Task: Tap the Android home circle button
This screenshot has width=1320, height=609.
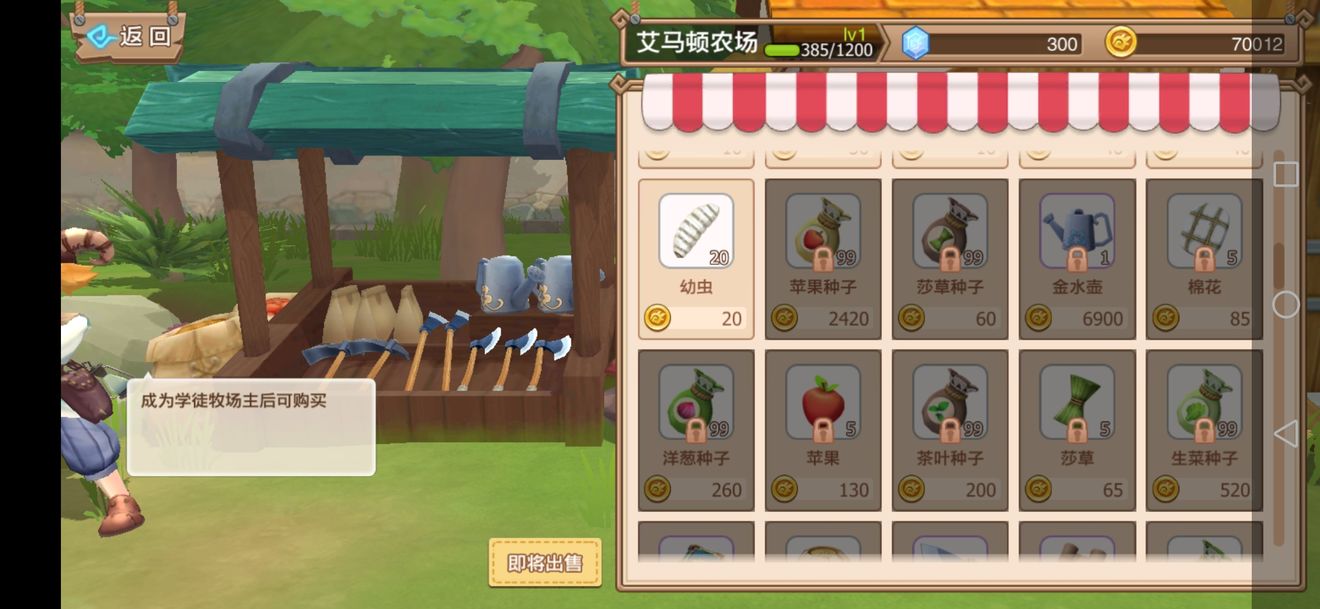Action: pos(1286,304)
